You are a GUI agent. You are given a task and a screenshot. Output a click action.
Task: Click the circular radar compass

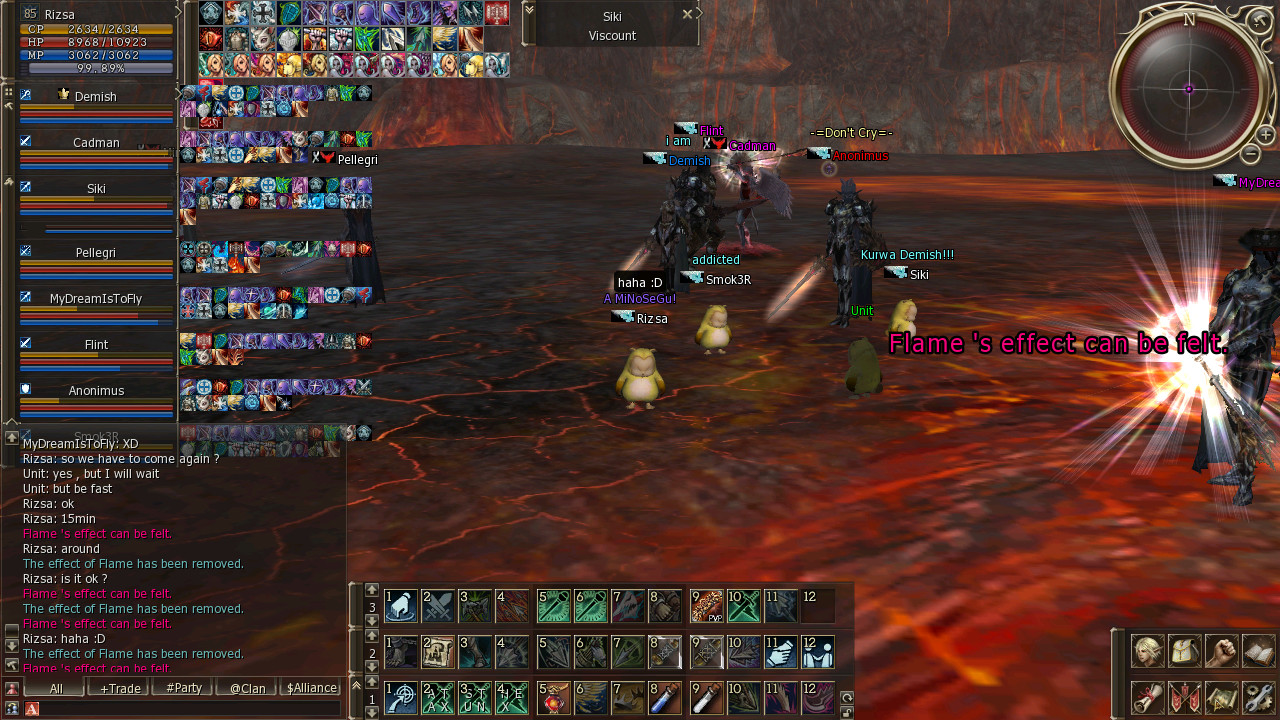click(x=1189, y=89)
